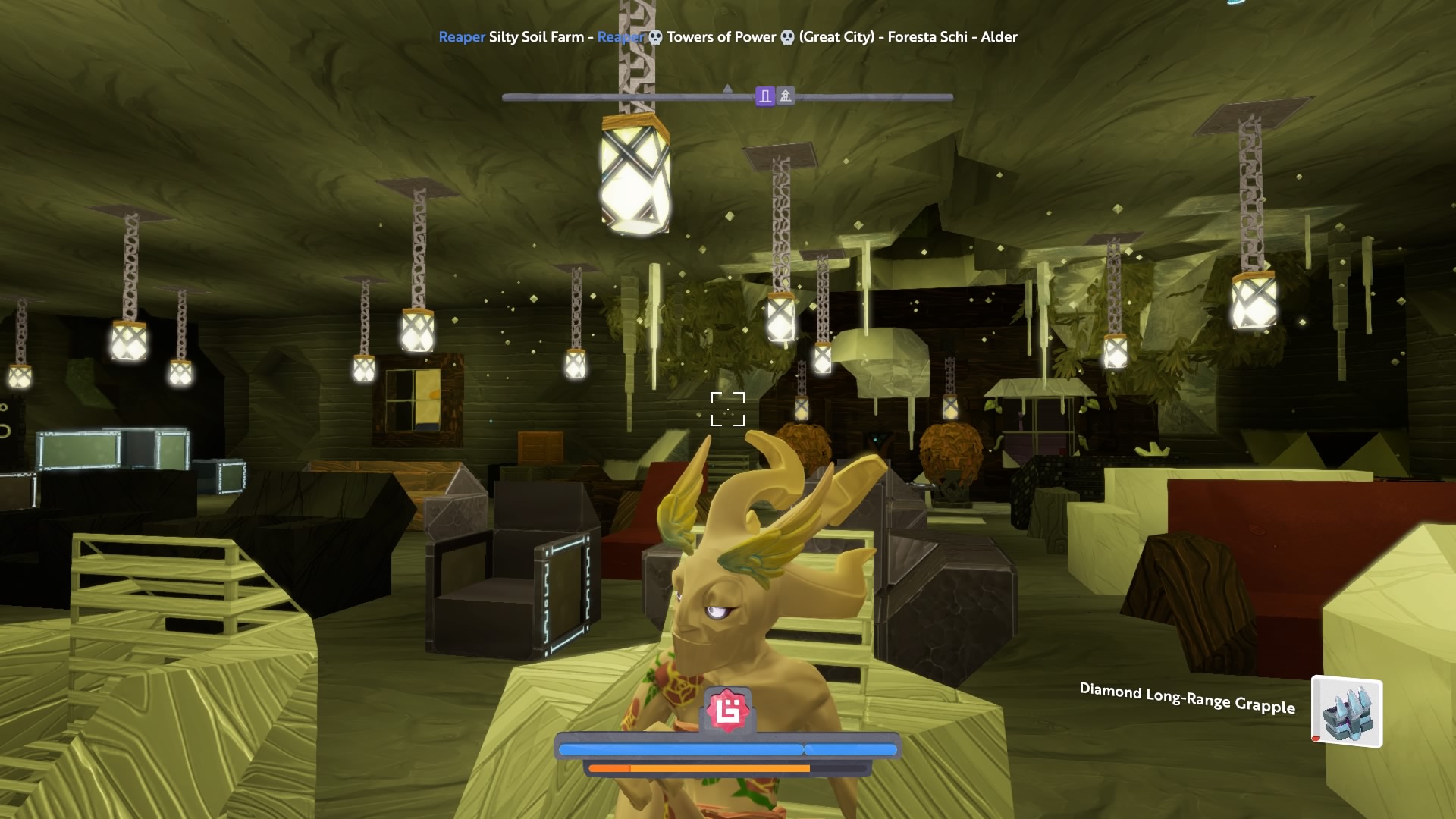Click the grey building marker on compass
This screenshot has height=819, width=1456.
786,96
